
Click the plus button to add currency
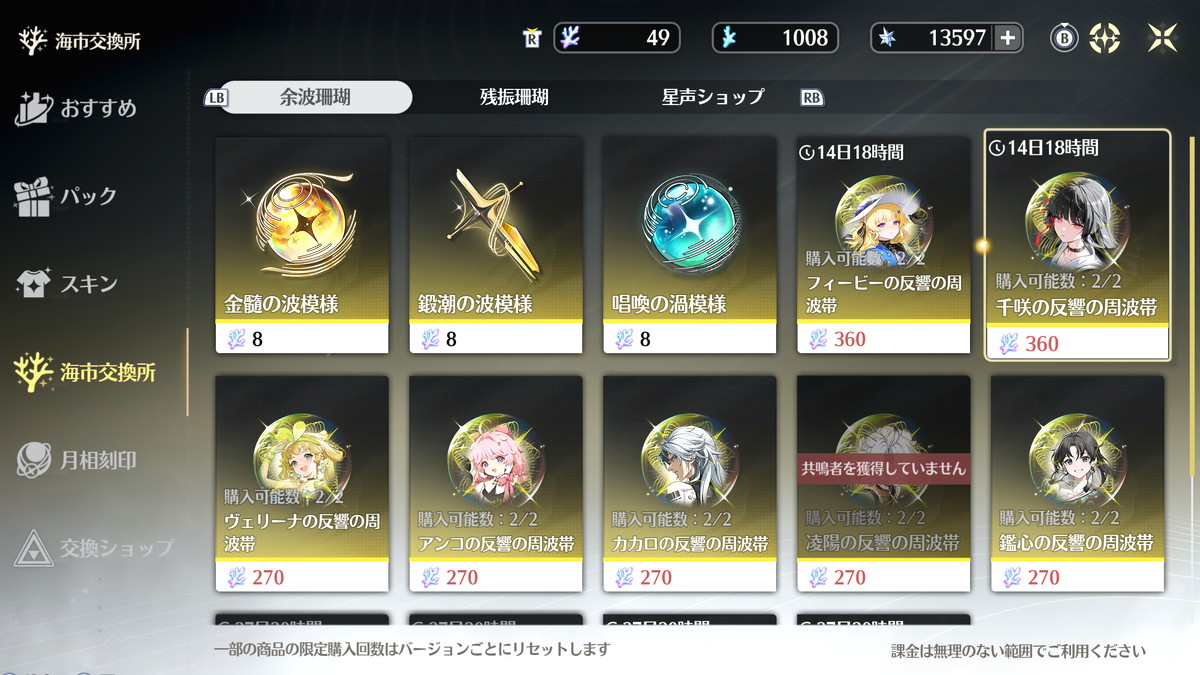[x=1007, y=38]
